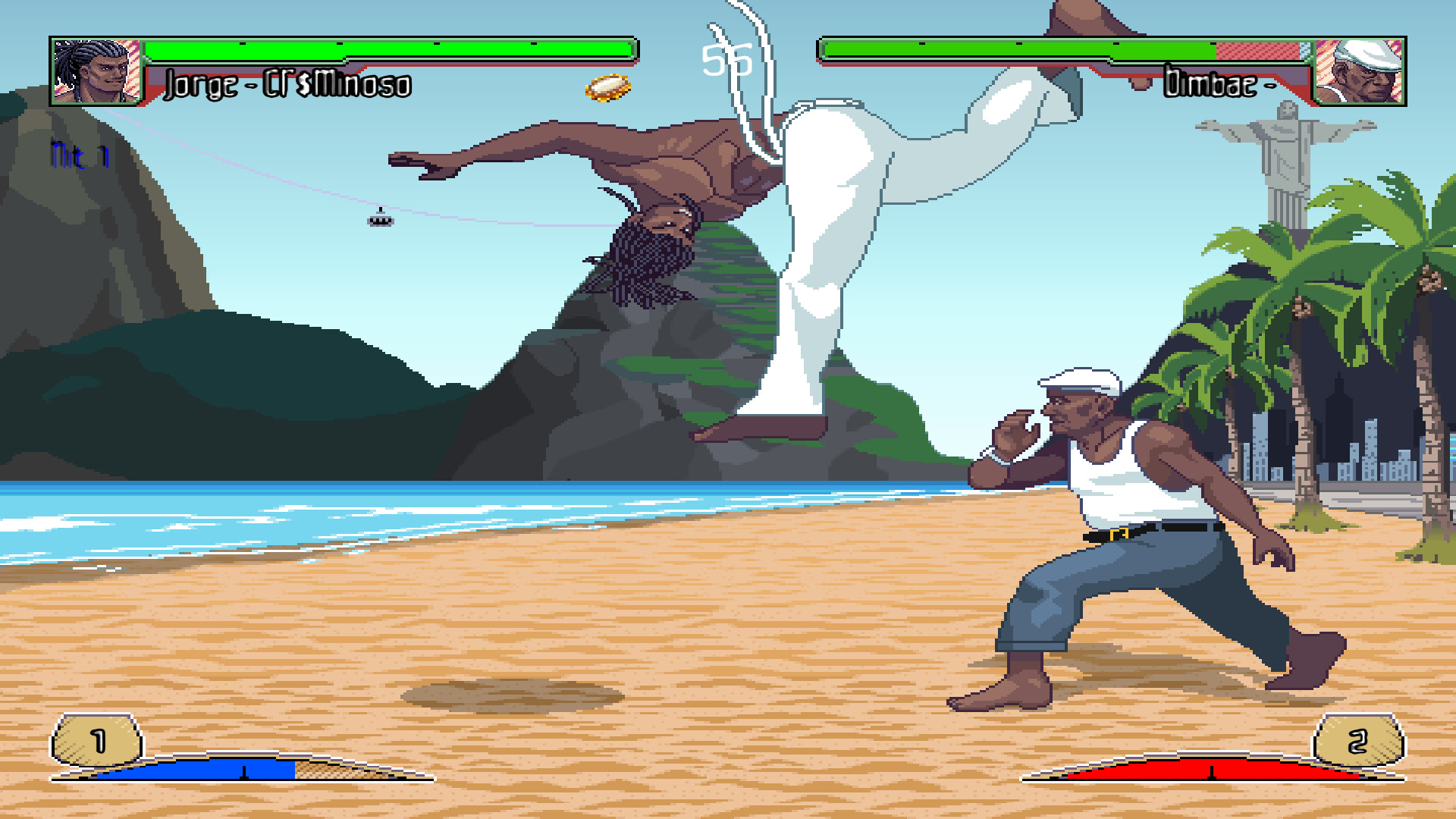Click Dimbae's red damage bar segment

pos(1259,53)
